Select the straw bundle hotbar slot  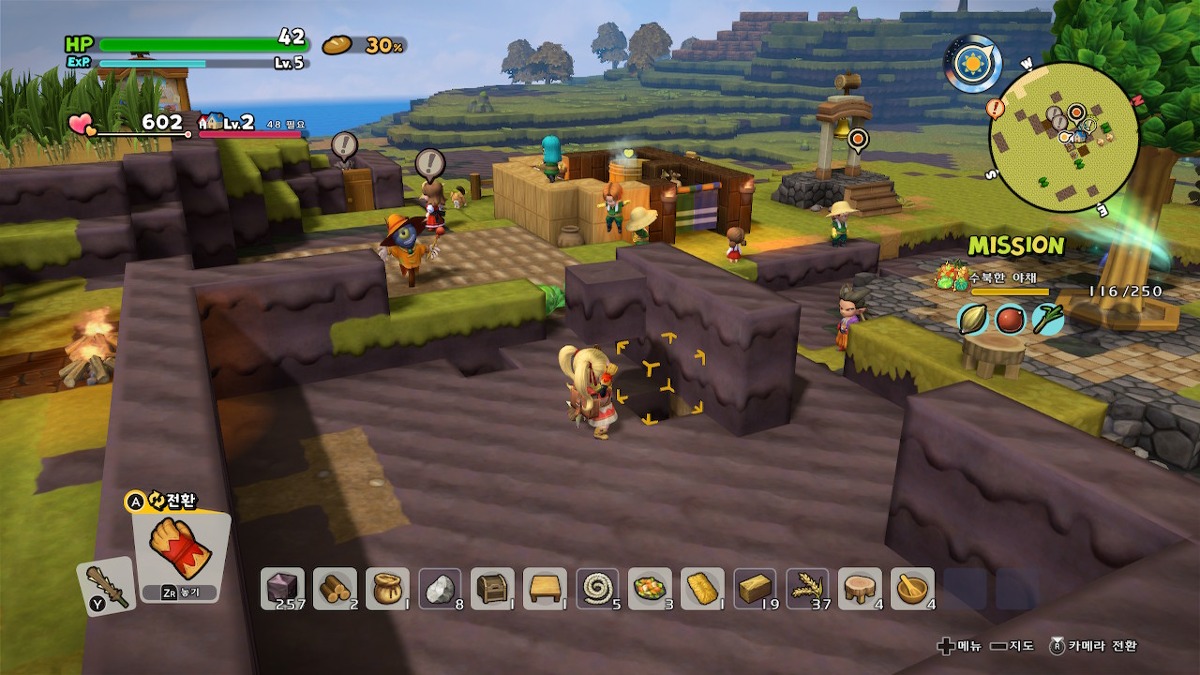(x=702, y=588)
